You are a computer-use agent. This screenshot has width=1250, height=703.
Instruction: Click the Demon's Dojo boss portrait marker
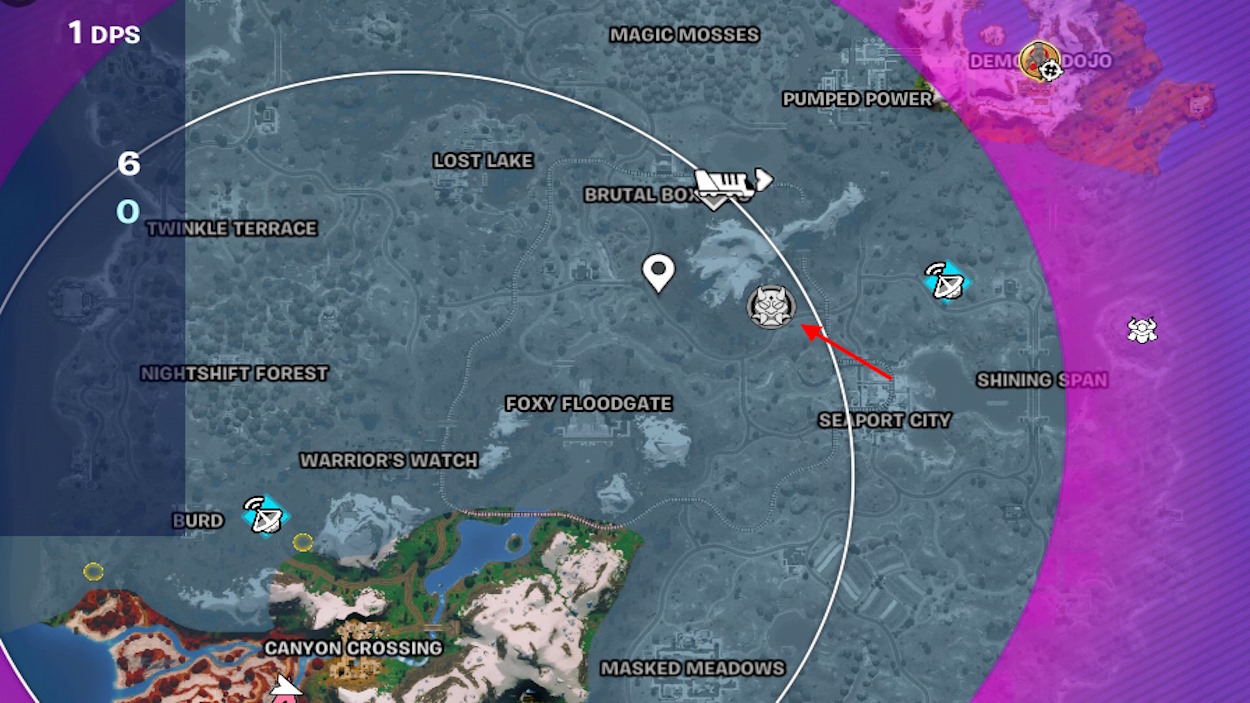click(x=1042, y=61)
